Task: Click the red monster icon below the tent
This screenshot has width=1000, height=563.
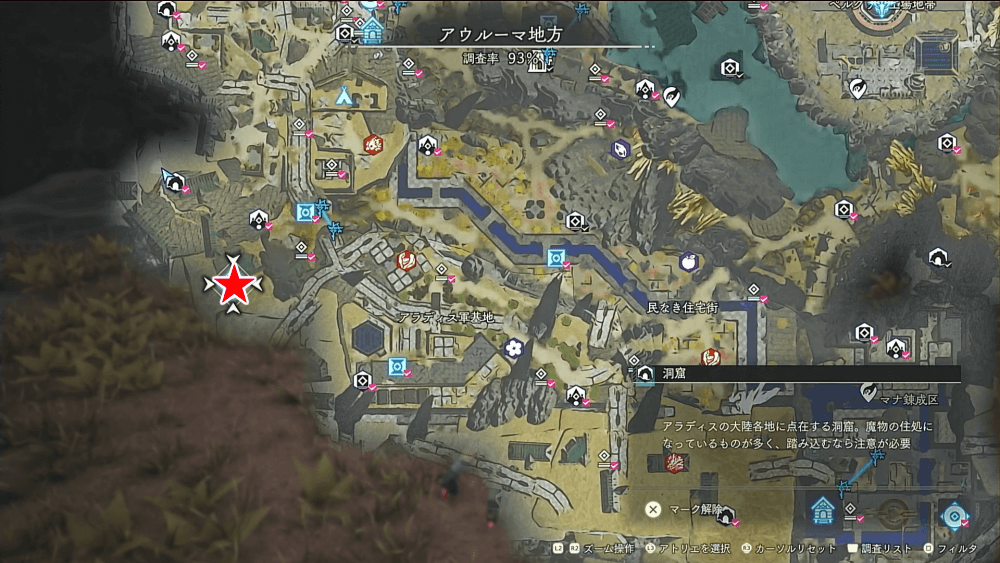Action: coord(373,144)
